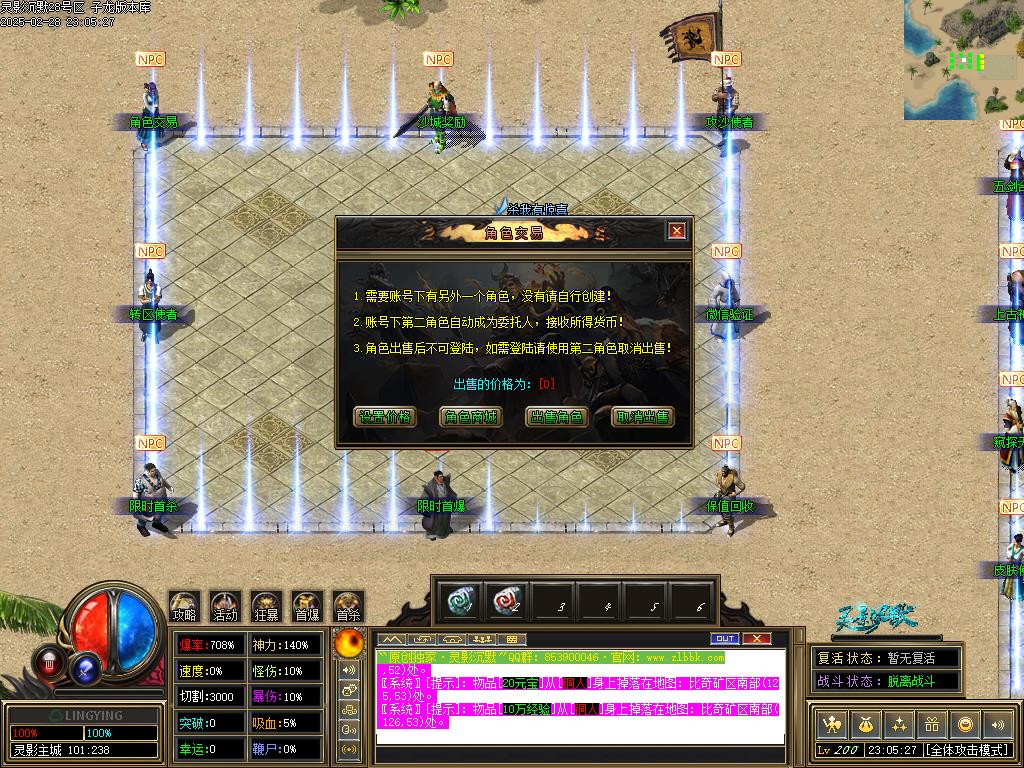Click the blue OUT button on the chat bar
Image resolution: width=1024 pixels, height=768 pixels.
pos(725,638)
